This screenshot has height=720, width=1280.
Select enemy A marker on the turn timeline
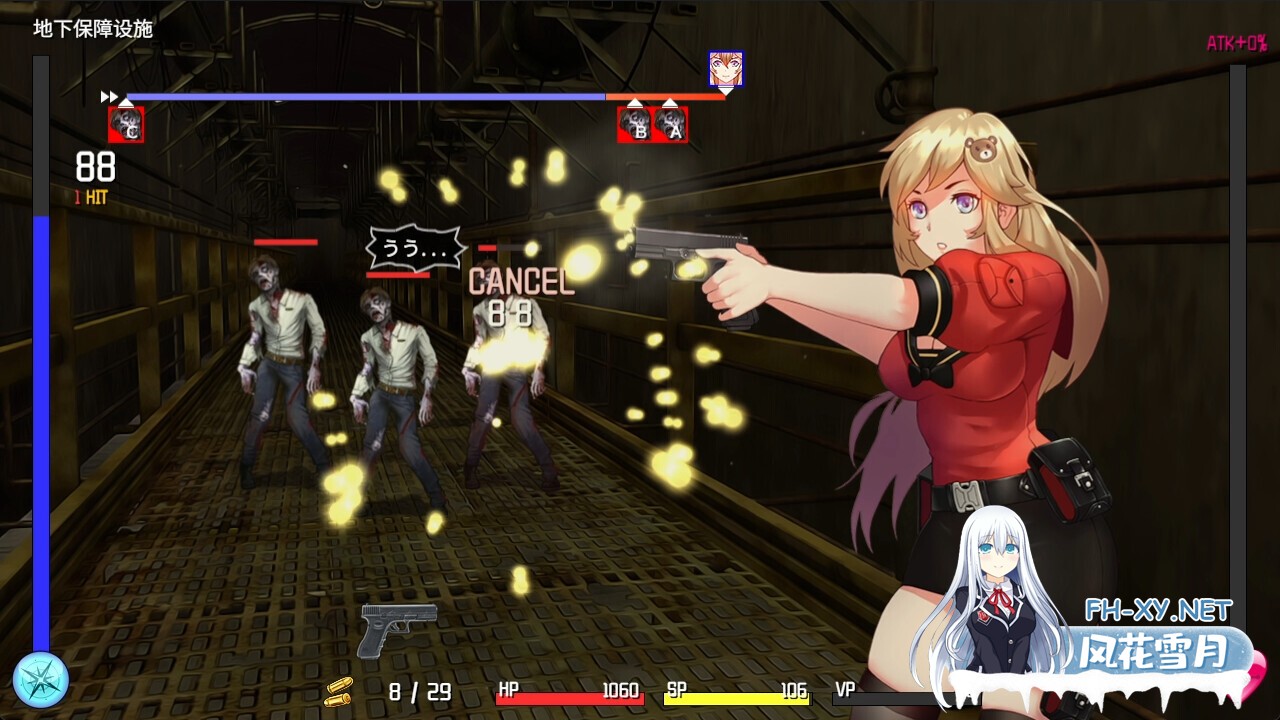pyautogui.click(x=670, y=125)
